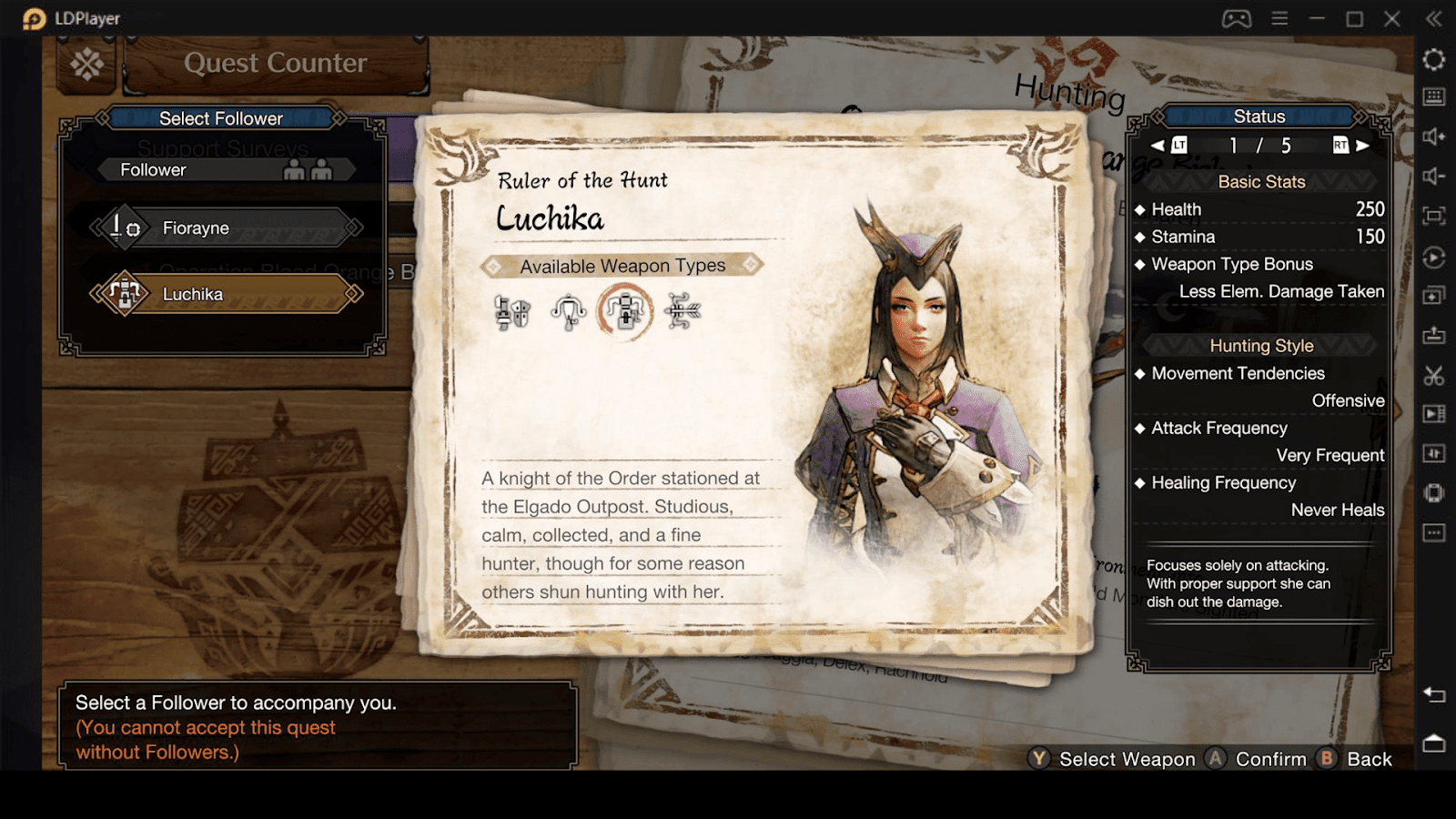Open the scissors screenshot tool
The width and height of the screenshot is (1456, 819).
(x=1434, y=375)
